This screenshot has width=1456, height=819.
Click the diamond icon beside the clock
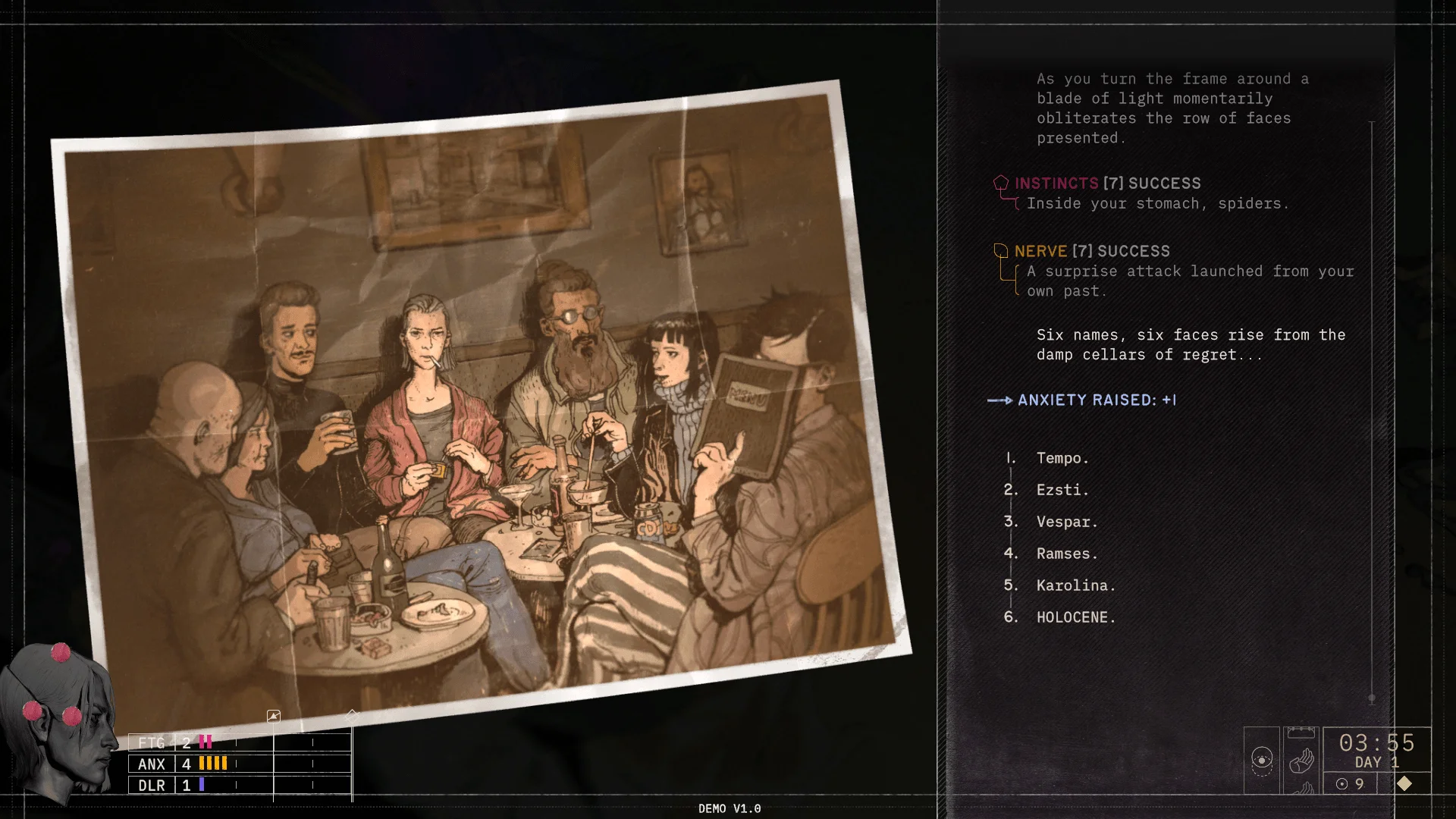pyautogui.click(x=1404, y=783)
